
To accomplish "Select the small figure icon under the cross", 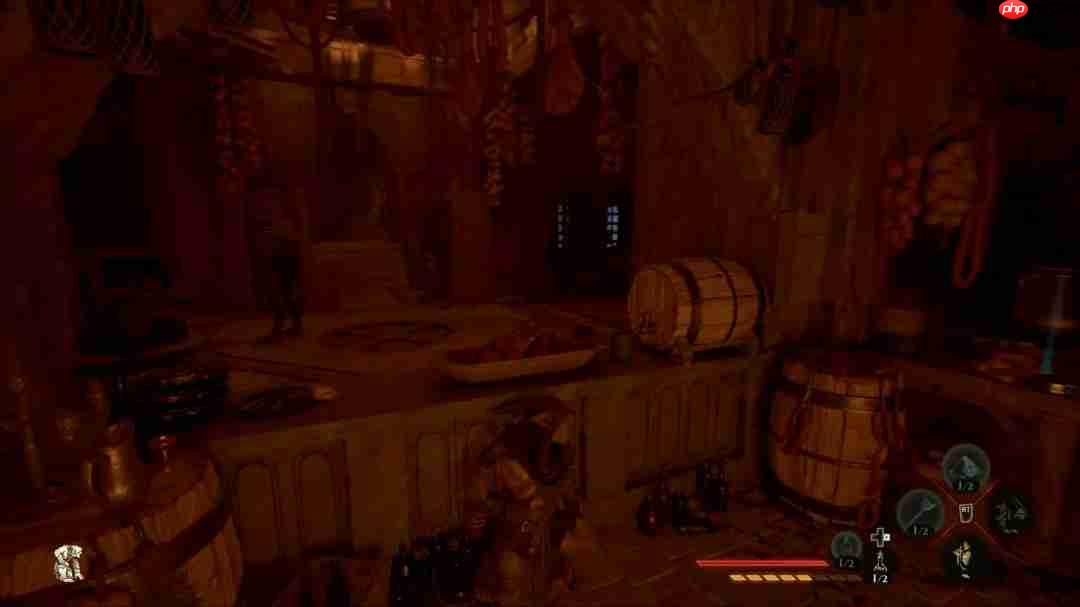I will (880, 562).
